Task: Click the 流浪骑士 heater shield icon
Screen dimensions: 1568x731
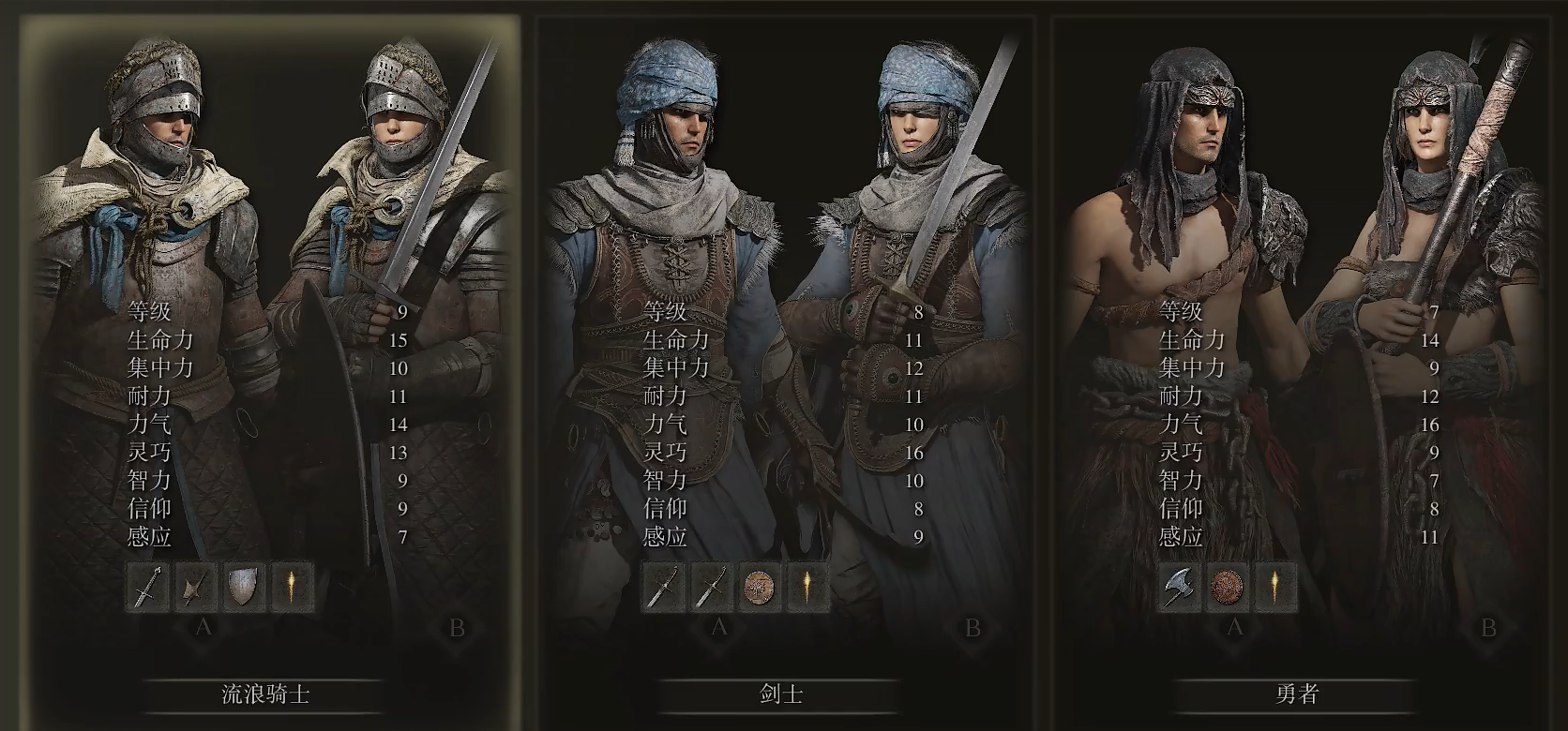Action: (244, 588)
